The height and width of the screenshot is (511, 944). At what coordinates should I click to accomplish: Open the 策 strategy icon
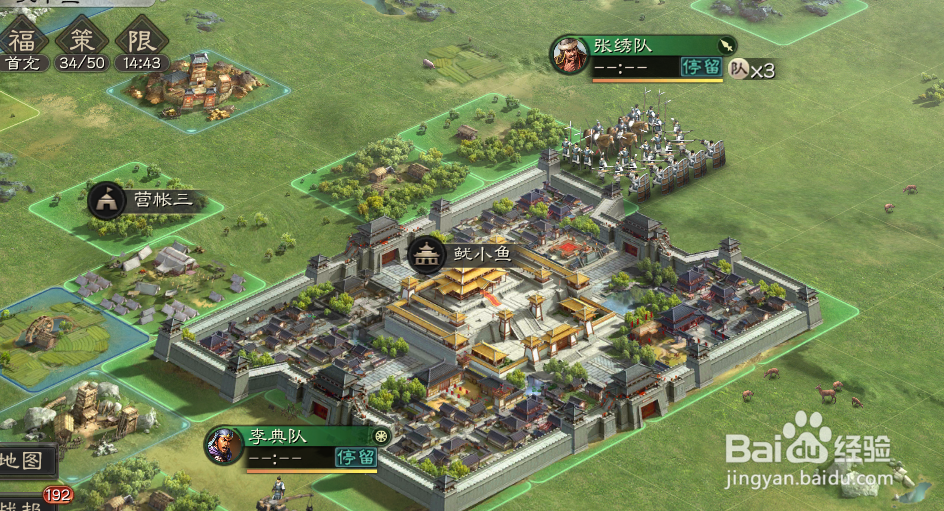[x=81, y=42]
